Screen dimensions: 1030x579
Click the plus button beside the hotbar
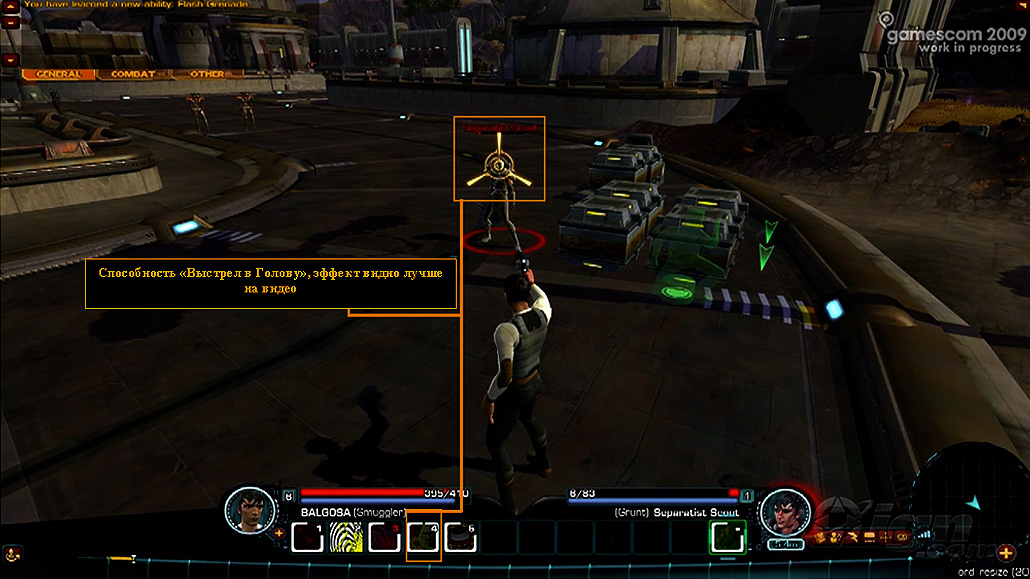(x=279, y=533)
